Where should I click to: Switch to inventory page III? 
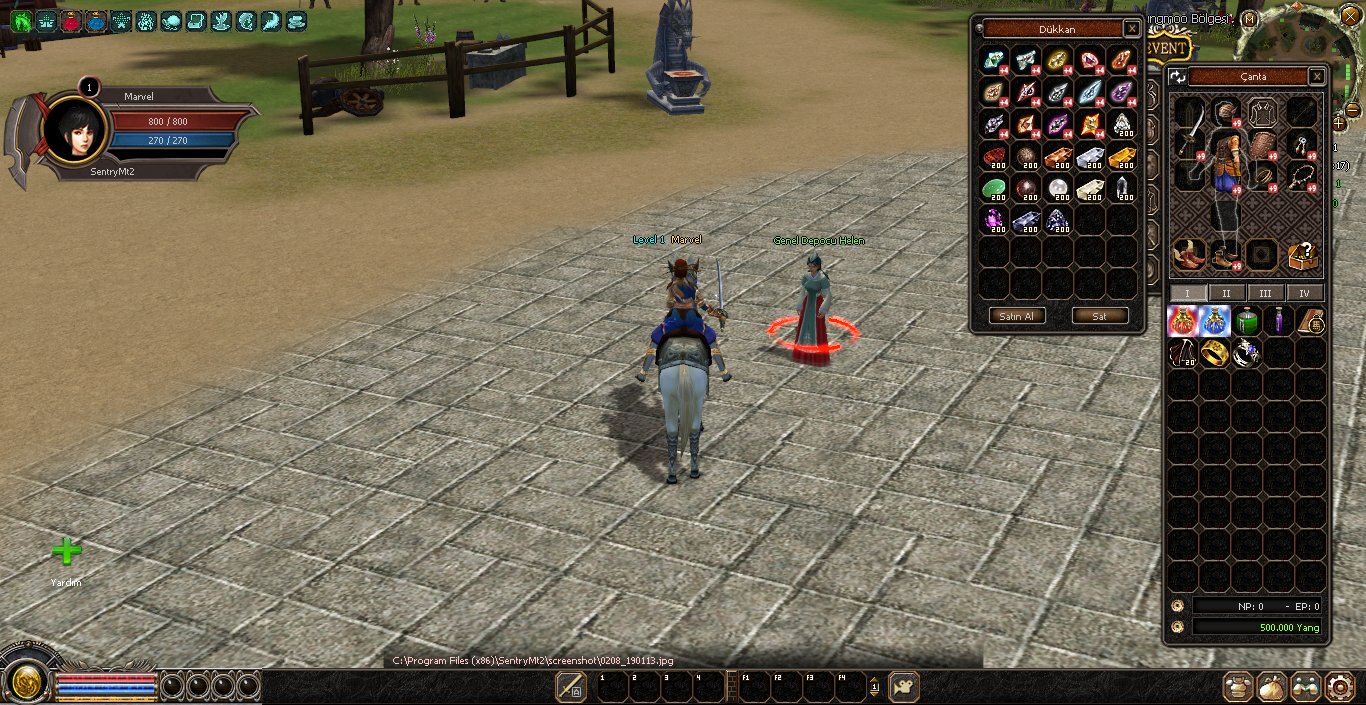(1265, 293)
